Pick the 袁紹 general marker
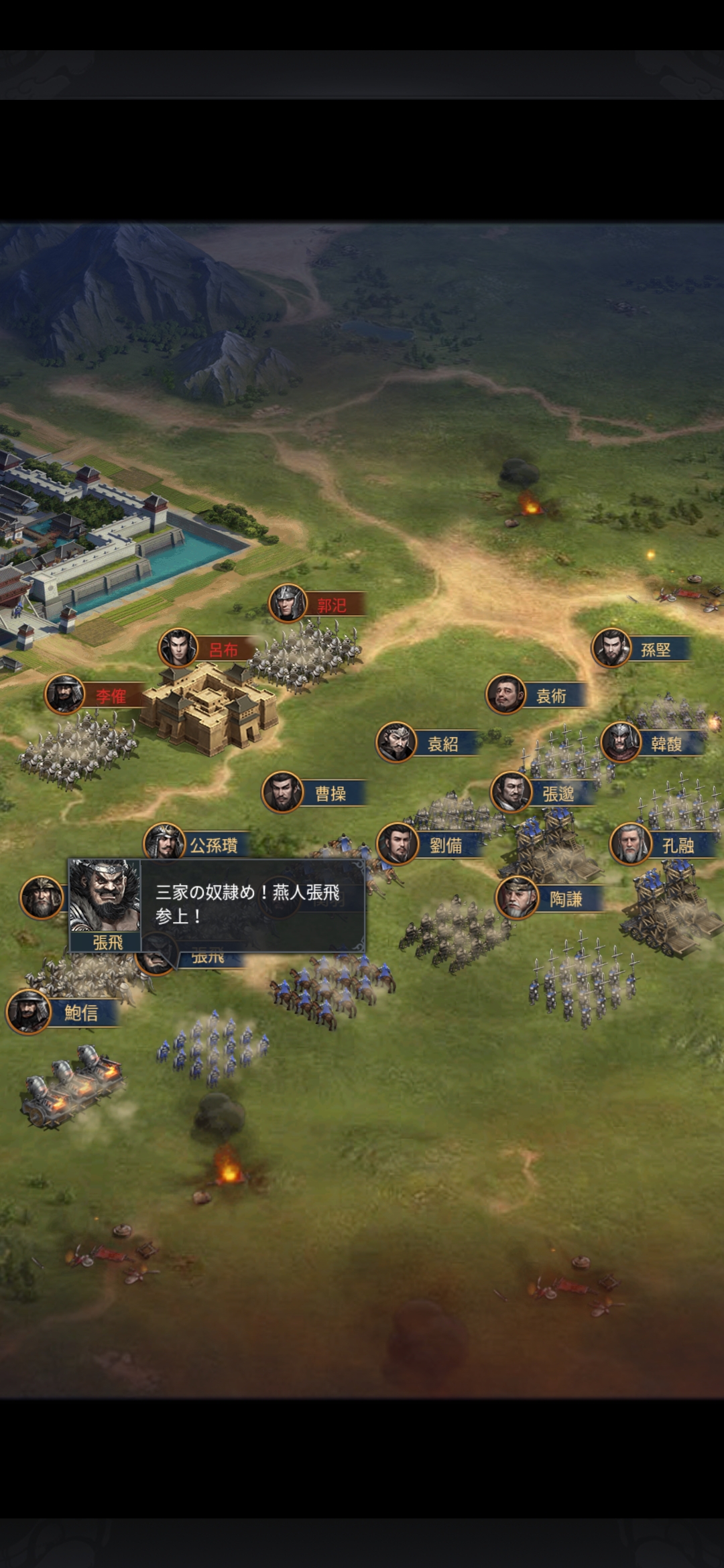This screenshot has height=1568, width=724. (x=428, y=743)
